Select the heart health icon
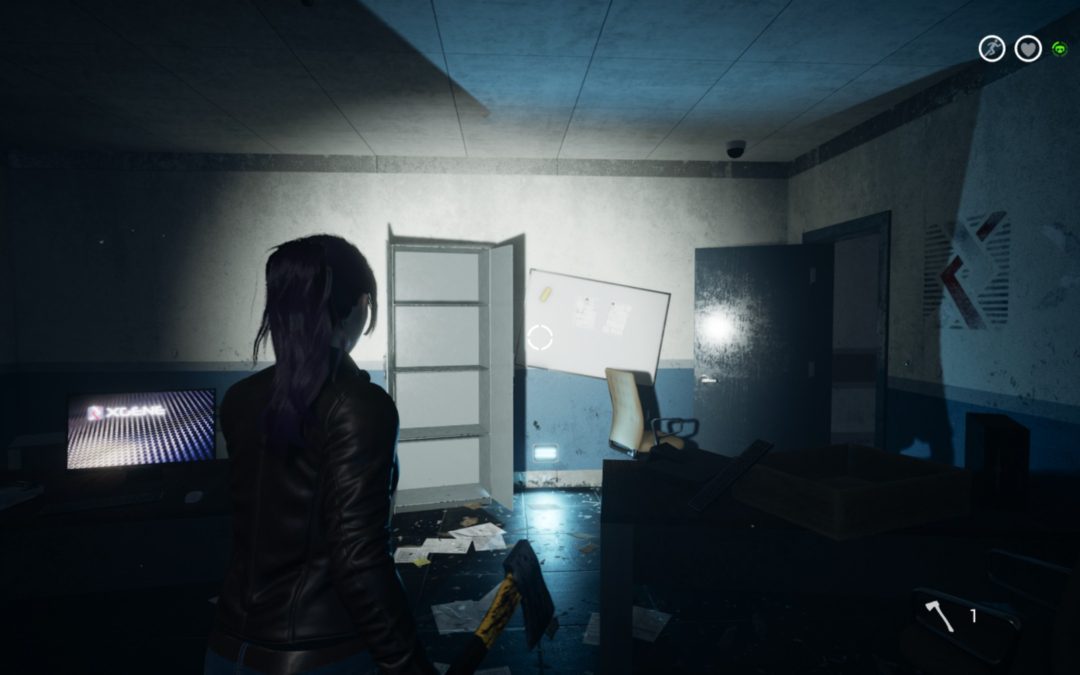Screen dimensions: 1080x675 (x=1028, y=48)
